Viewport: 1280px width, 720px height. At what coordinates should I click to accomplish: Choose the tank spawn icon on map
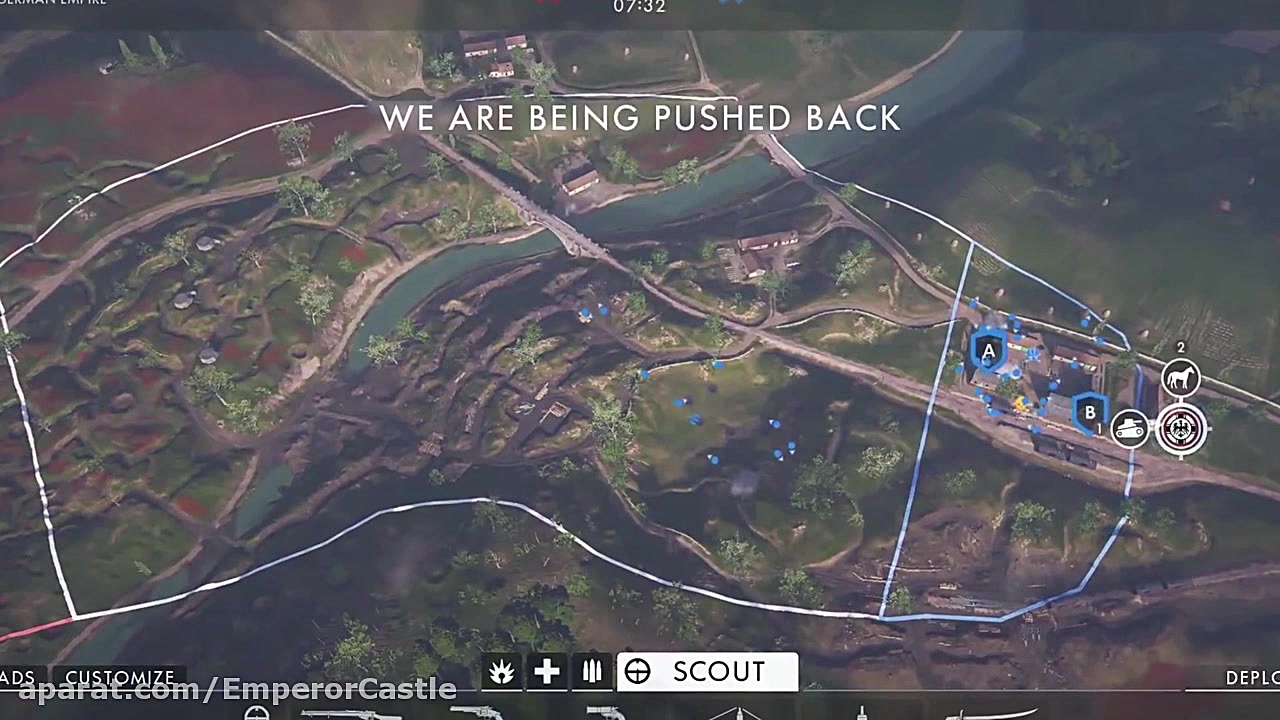click(x=1131, y=428)
